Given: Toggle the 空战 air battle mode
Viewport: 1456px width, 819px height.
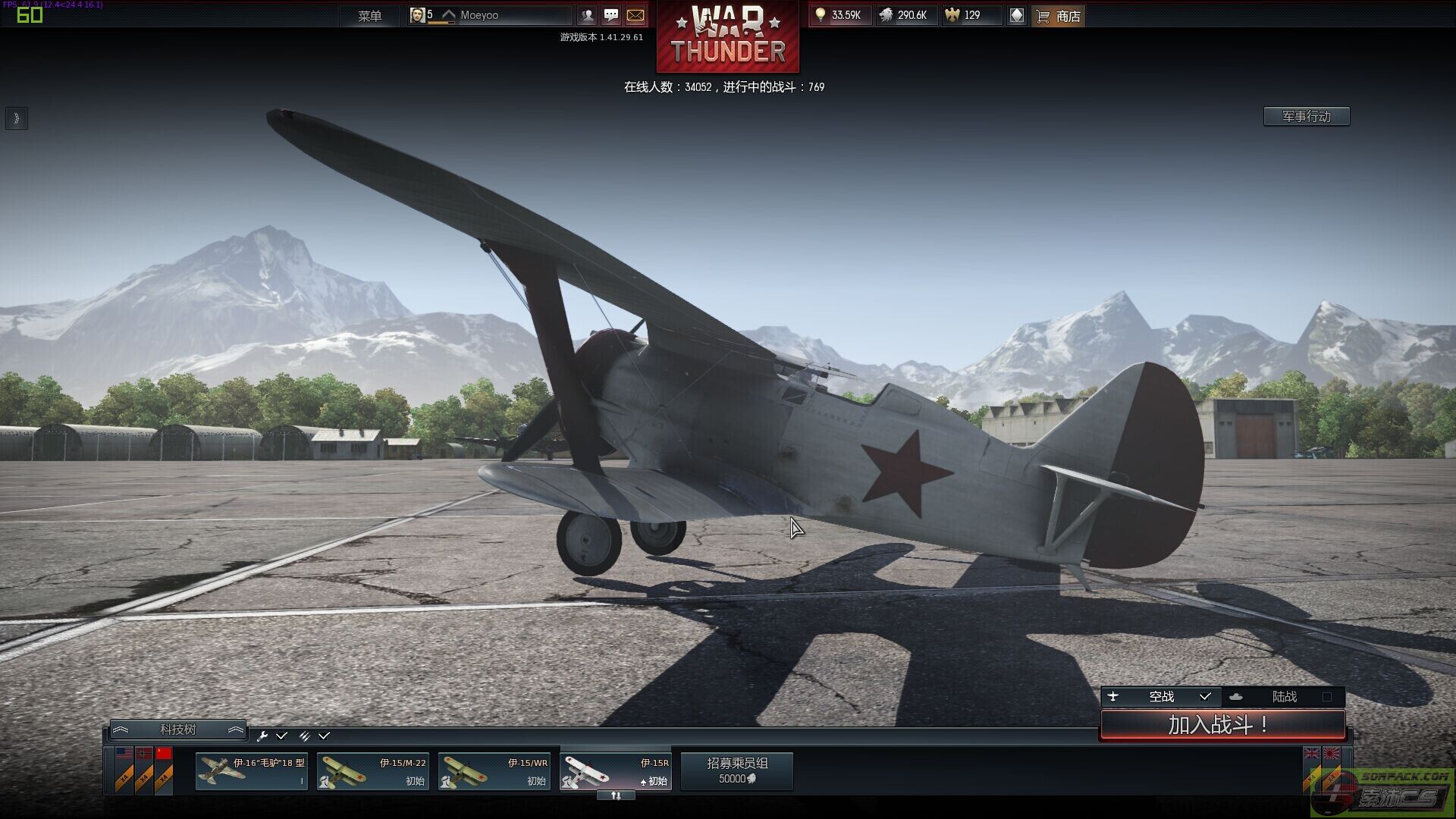Looking at the screenshot, I should [1161, 696].
